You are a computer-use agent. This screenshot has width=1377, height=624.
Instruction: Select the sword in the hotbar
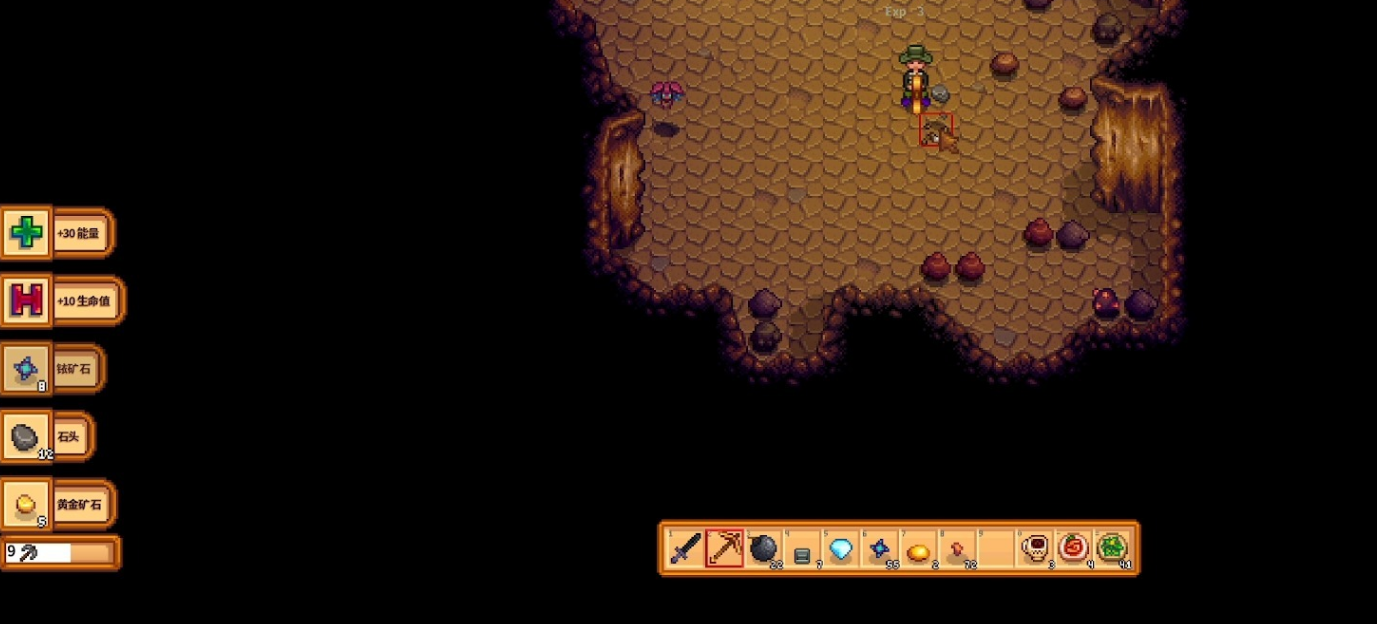tap(686, 548)
